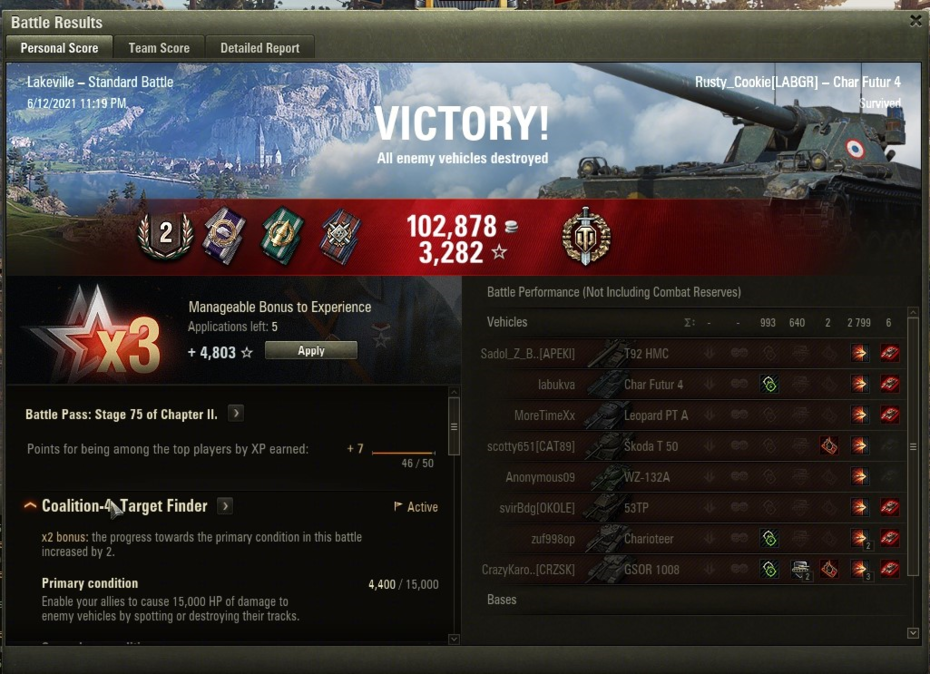Switch to the Team Score tab
Screen dimensions: 930x674
pos(158,47)
